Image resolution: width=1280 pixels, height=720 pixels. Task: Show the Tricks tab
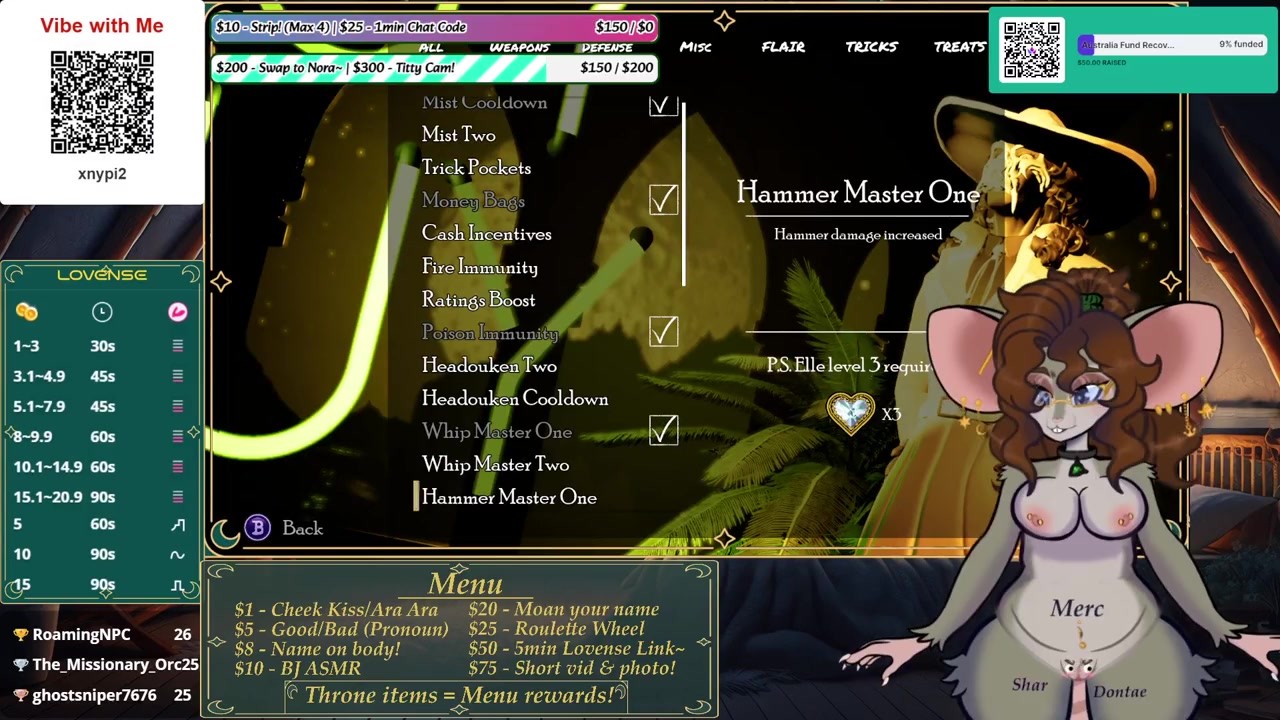click(871, 47)
